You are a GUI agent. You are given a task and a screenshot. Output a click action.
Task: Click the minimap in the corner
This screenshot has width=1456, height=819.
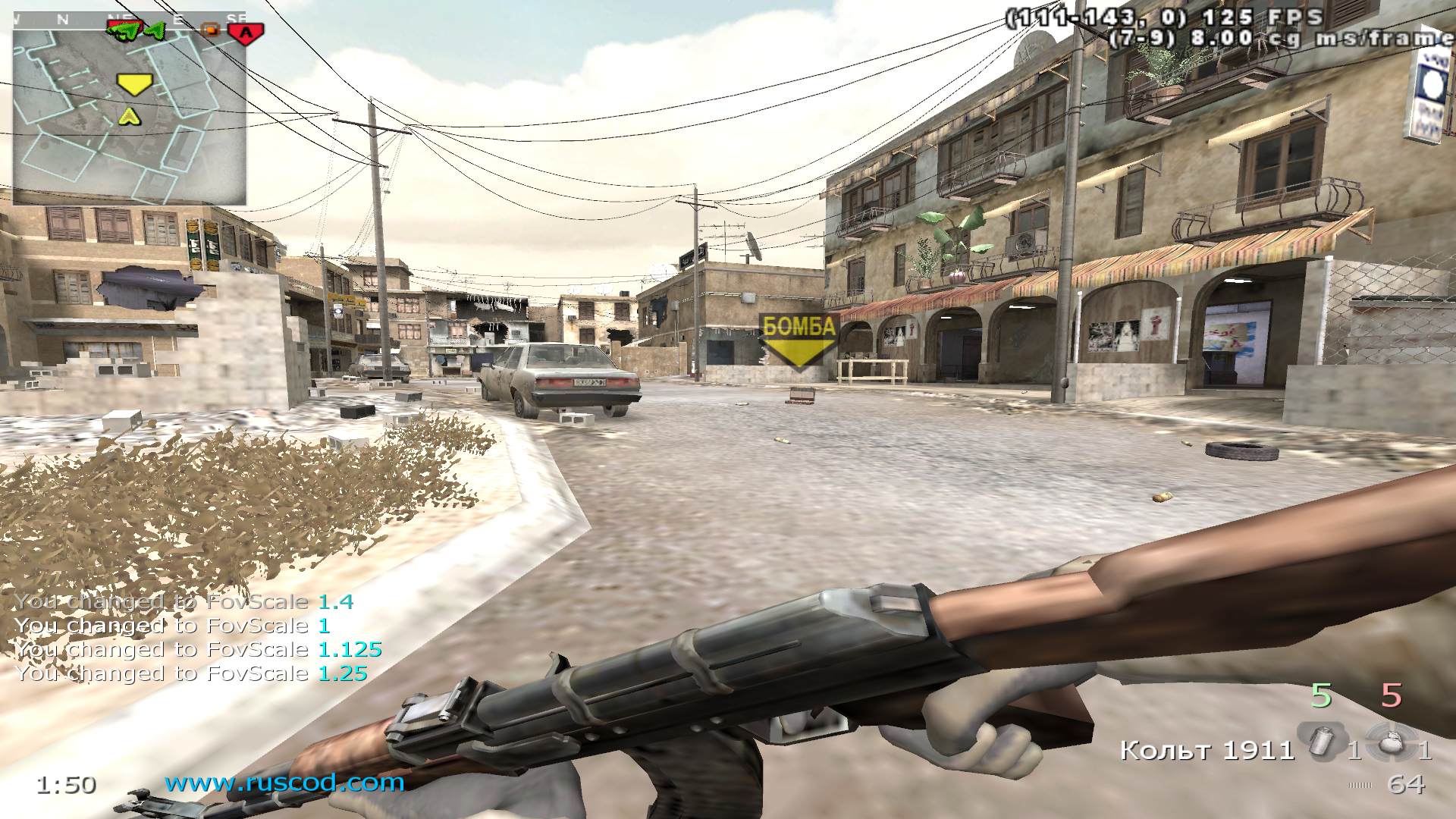(129, 114)
